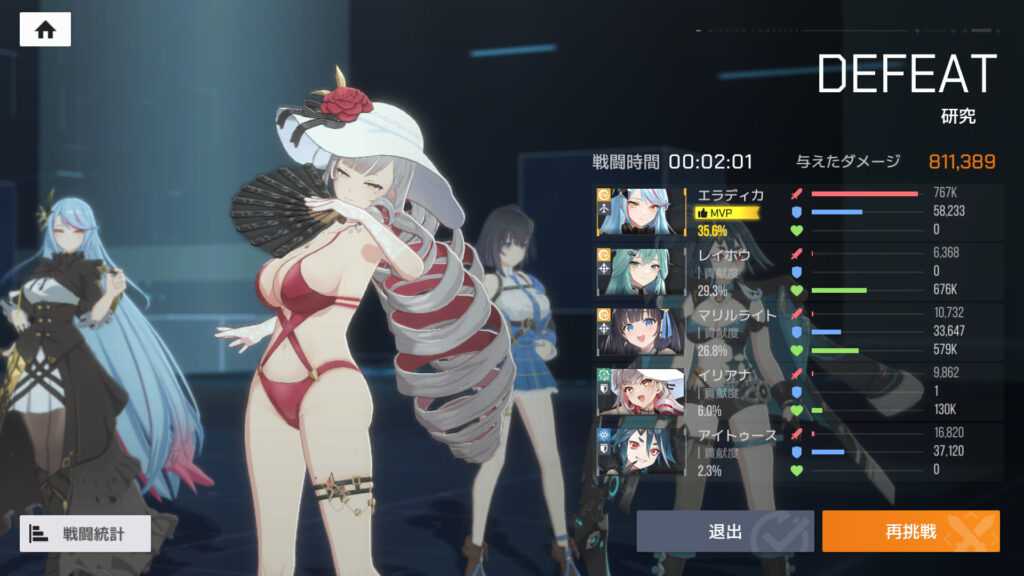
Task: Exit with the 退出 button
Action: click(724, 531)
